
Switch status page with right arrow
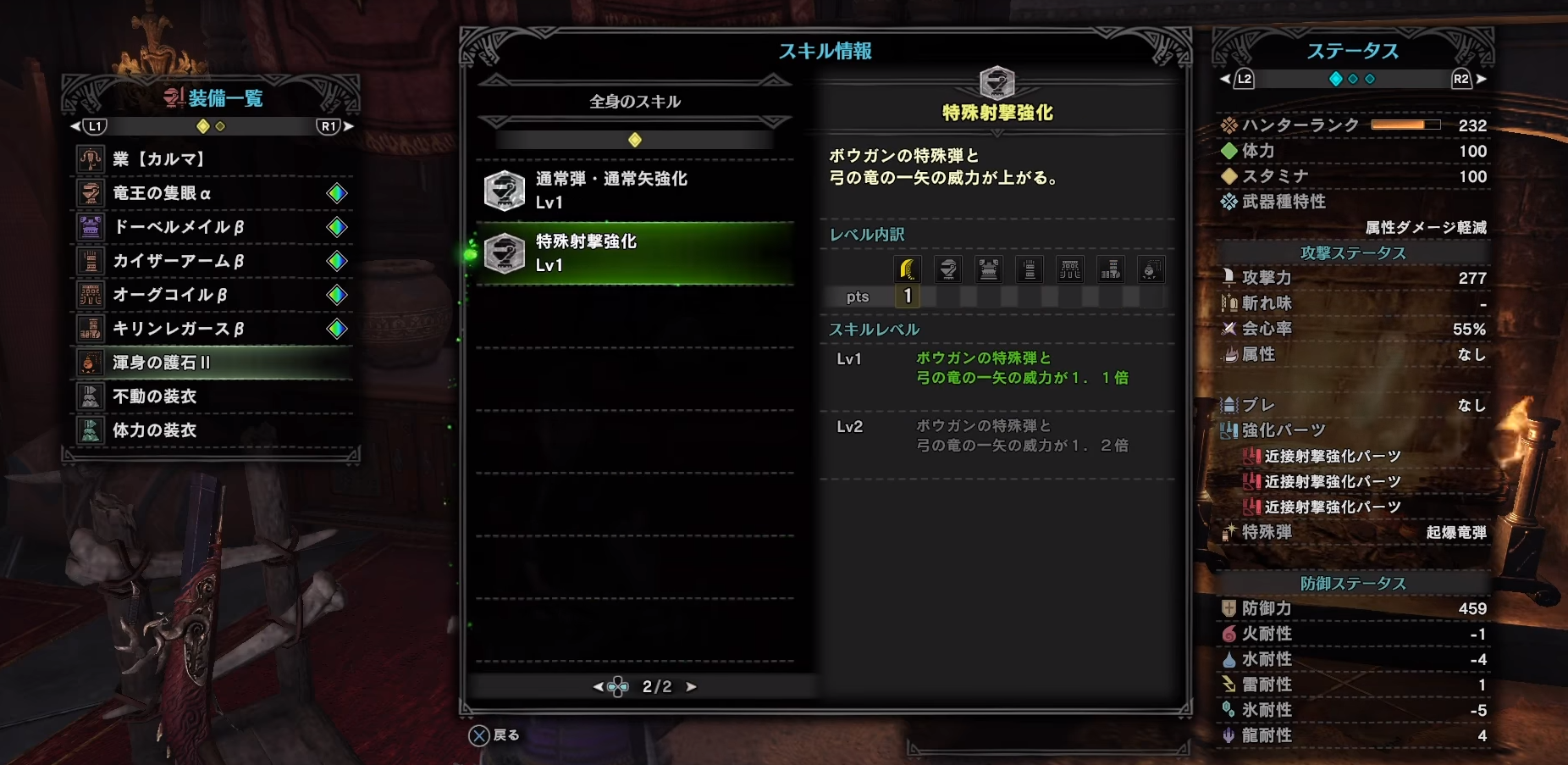(1481, 79)
